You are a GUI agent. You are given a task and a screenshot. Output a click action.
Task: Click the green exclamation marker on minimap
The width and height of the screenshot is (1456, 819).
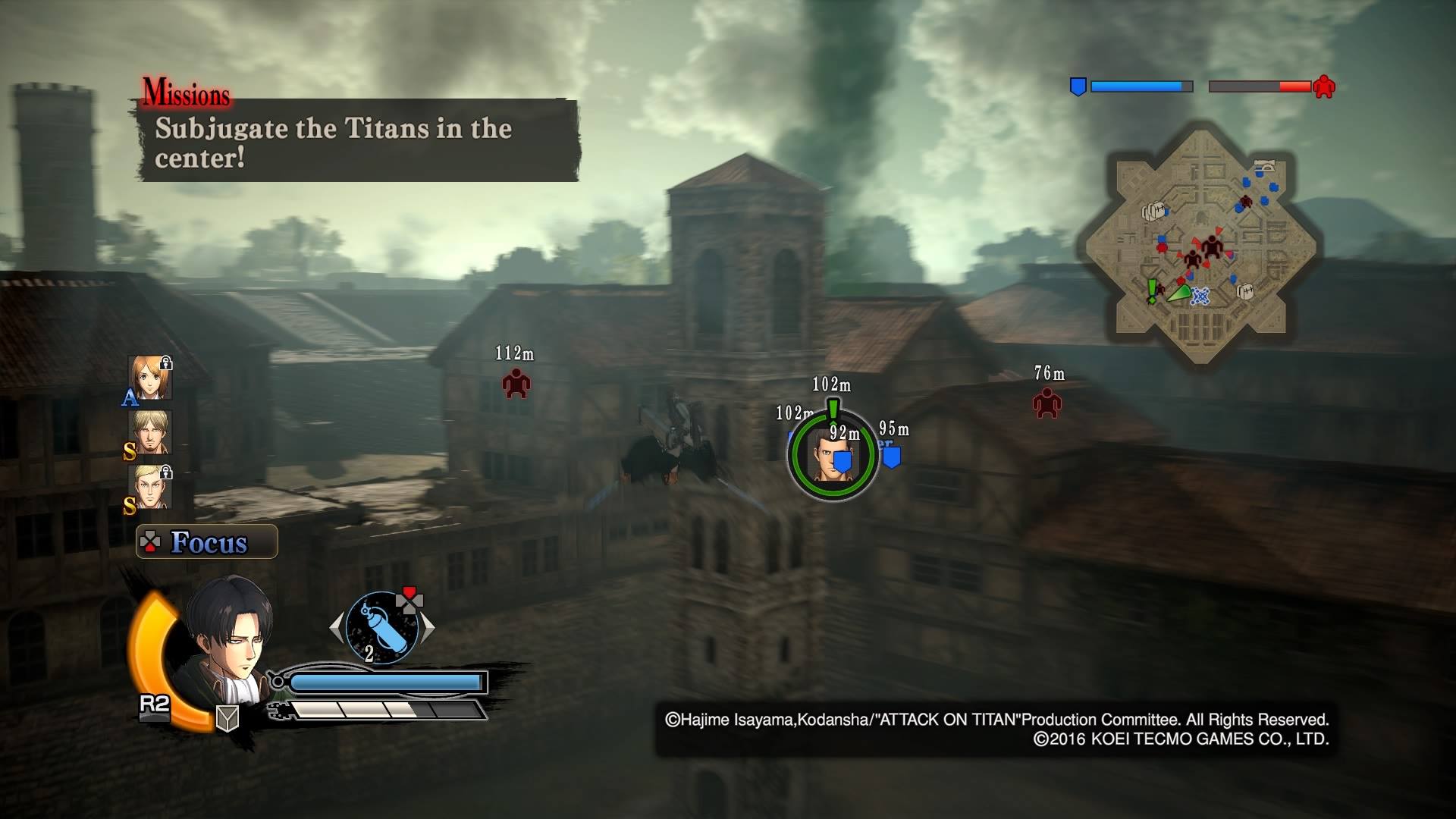click(1153, 290)
